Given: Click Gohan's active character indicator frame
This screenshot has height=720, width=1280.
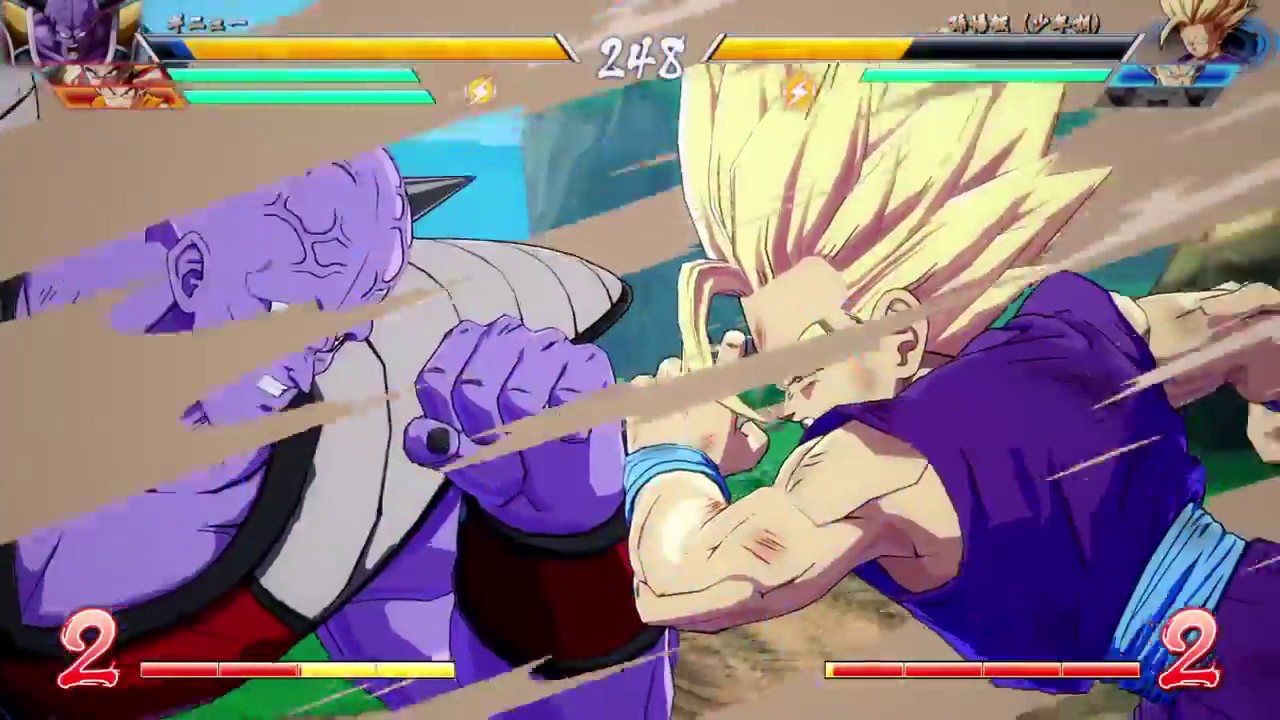Looking at the screenshot, I should (1207, 30).
